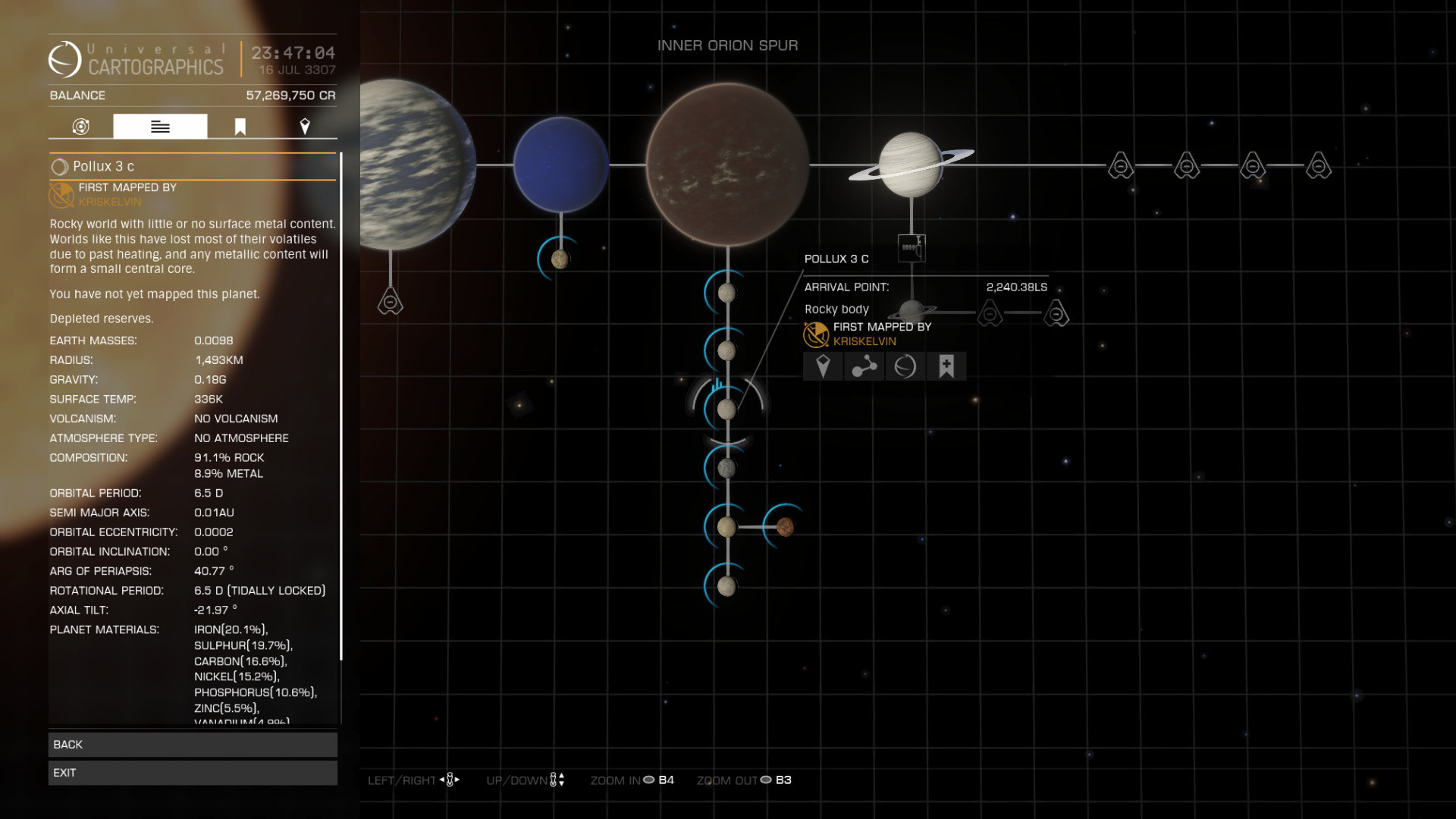Target Pollux 3 C with the pin icon
The width and height of the screenshot is (1456, 819).
[823, 367]
